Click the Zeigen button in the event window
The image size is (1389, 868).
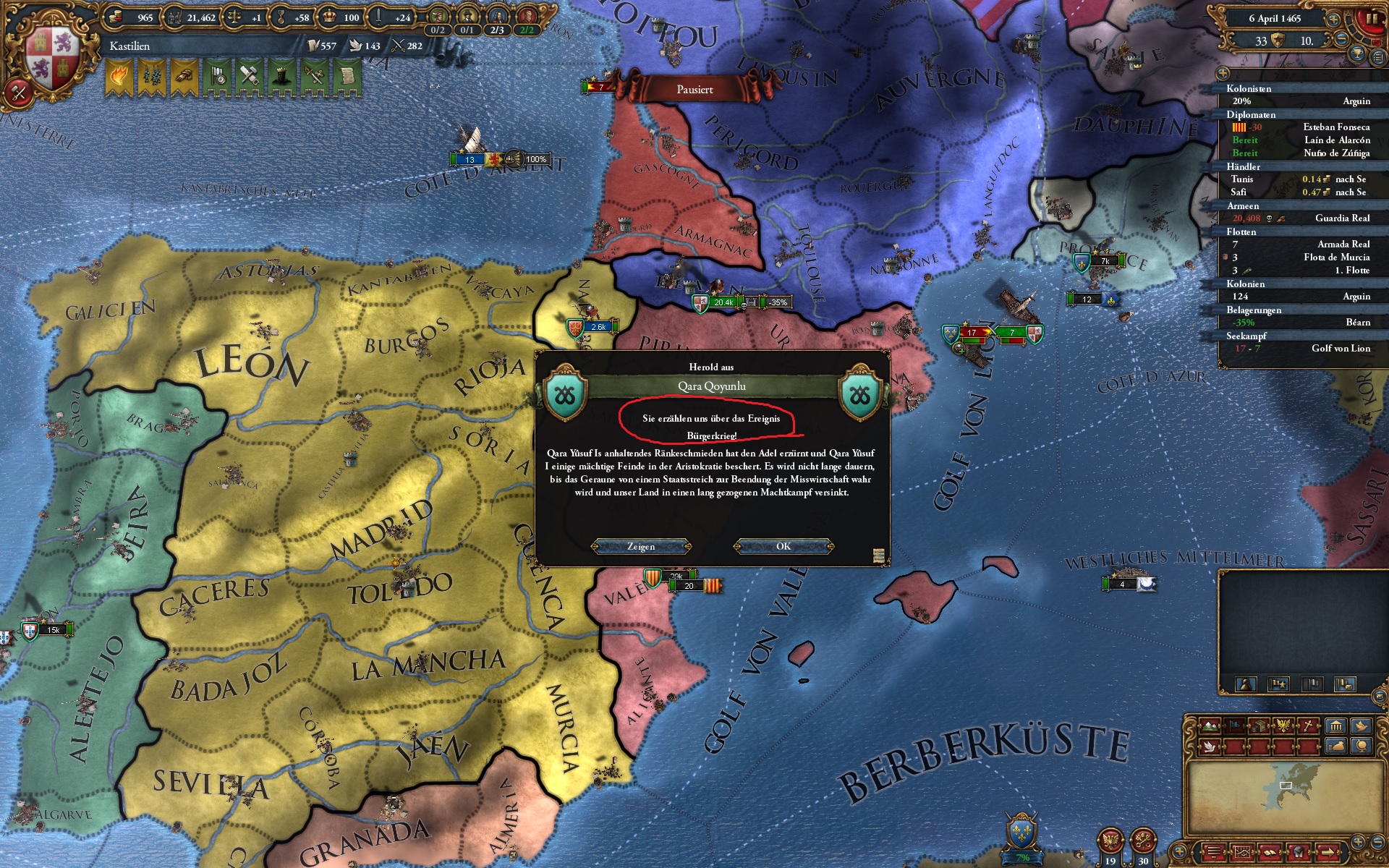tap(642, 547)
